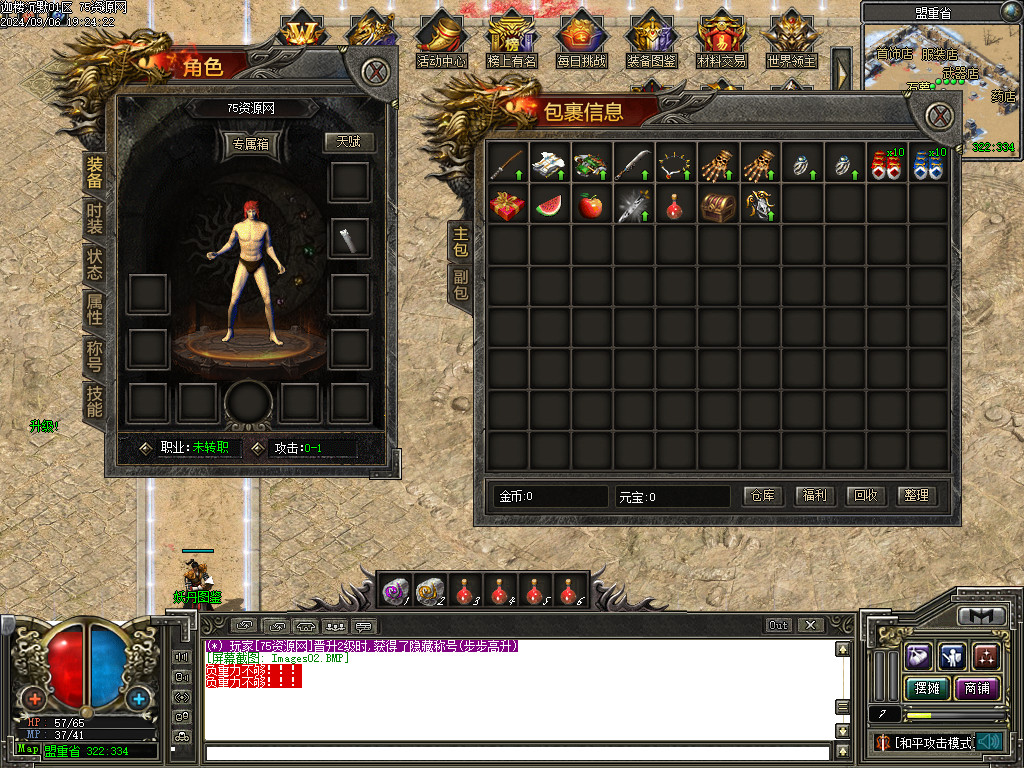Select the treasure chest item
The image size is (1024, 768).
point(718,205)
